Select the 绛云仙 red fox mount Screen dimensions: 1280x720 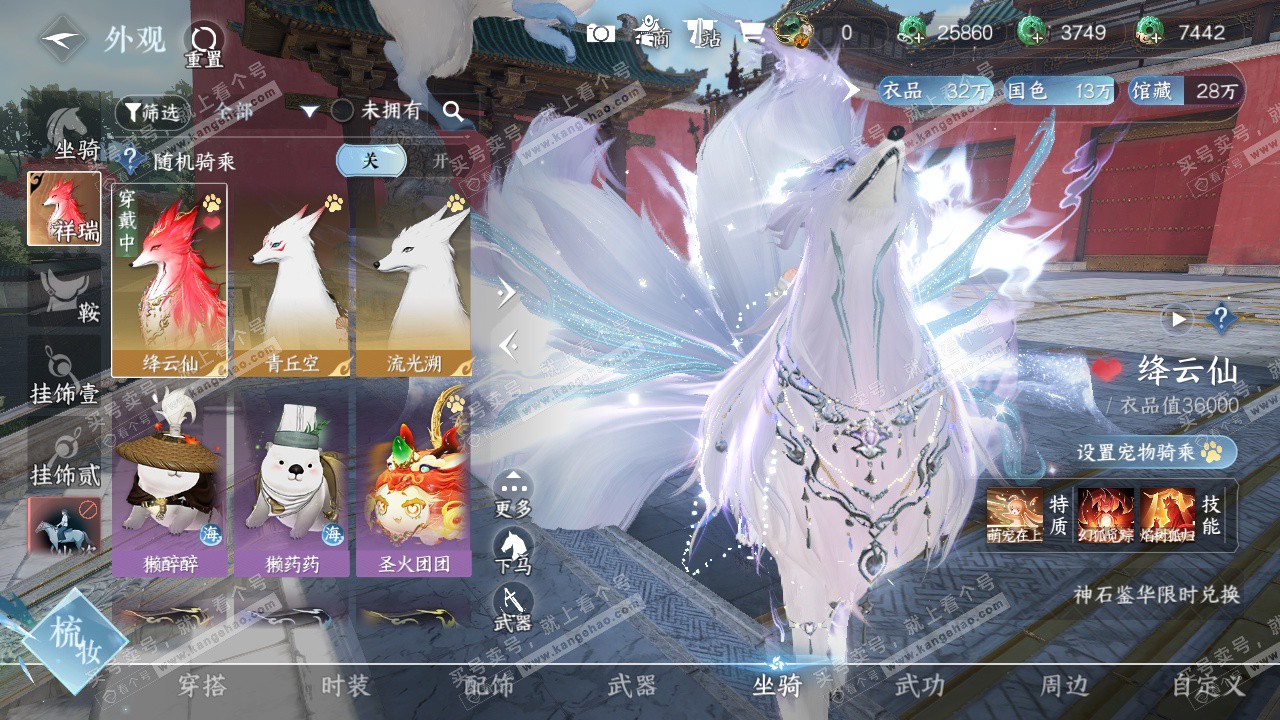(x=170, y=280)
